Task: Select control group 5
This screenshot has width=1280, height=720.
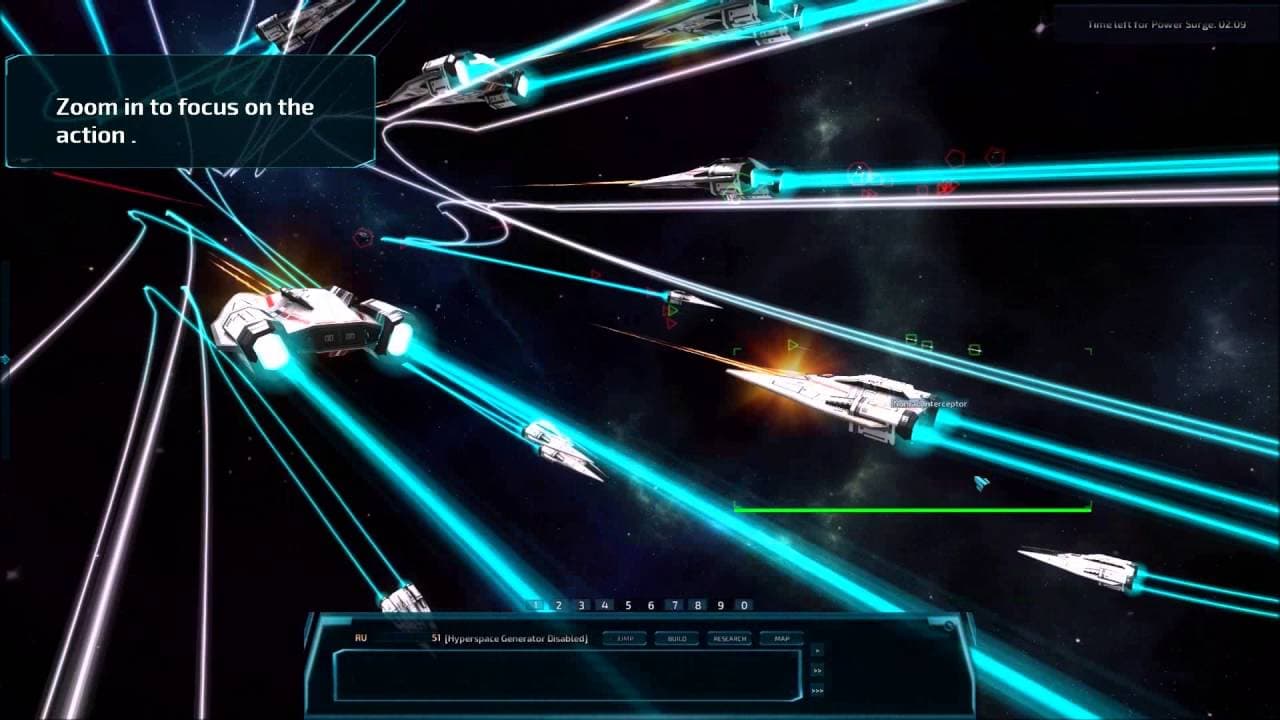Action: pos(628,604)
